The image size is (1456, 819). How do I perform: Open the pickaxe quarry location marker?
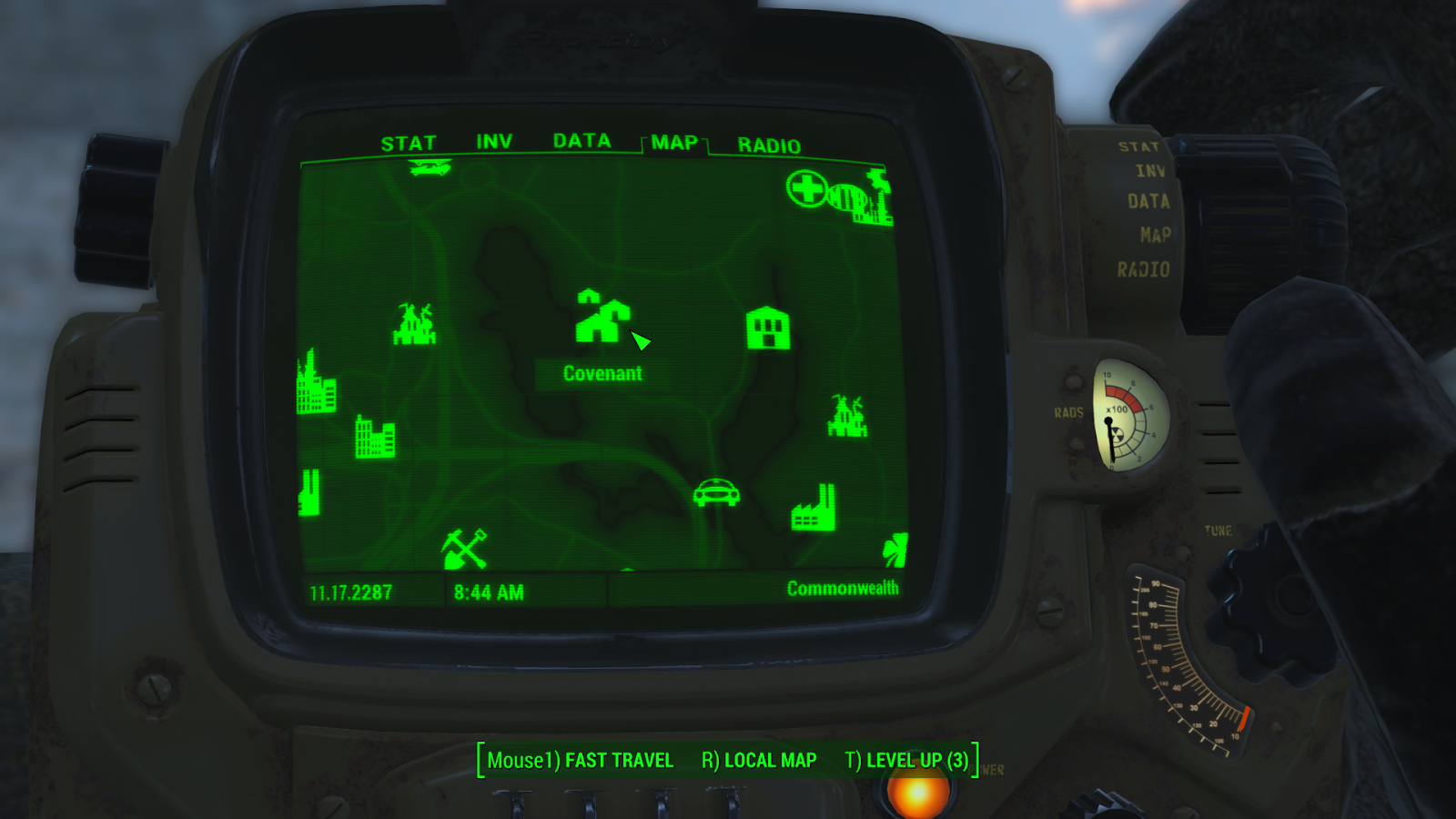[x=464, y=549]
